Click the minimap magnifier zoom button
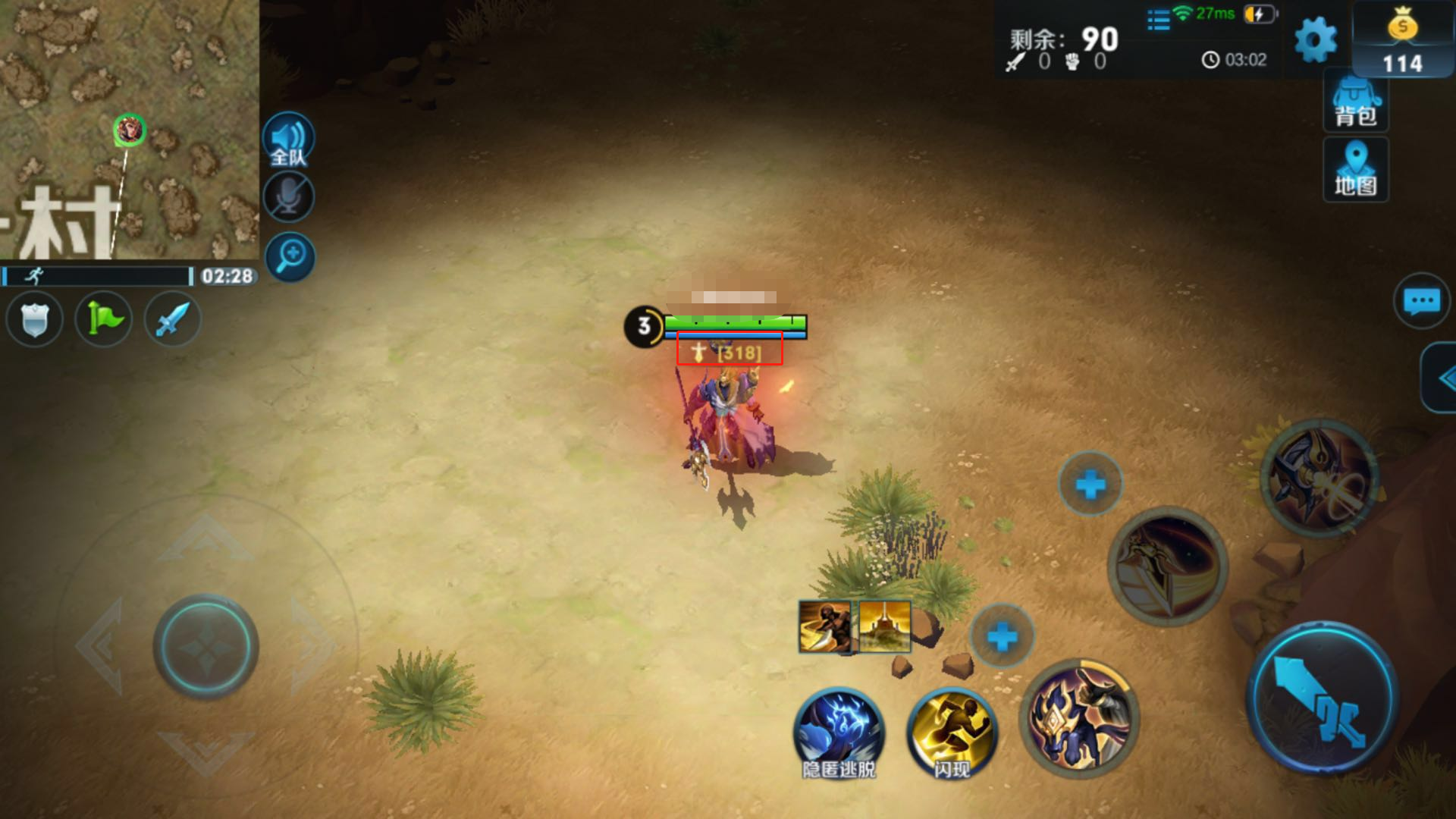This screenshot has width=1456, height=819. pyautogui.click(x=290, y=256)
